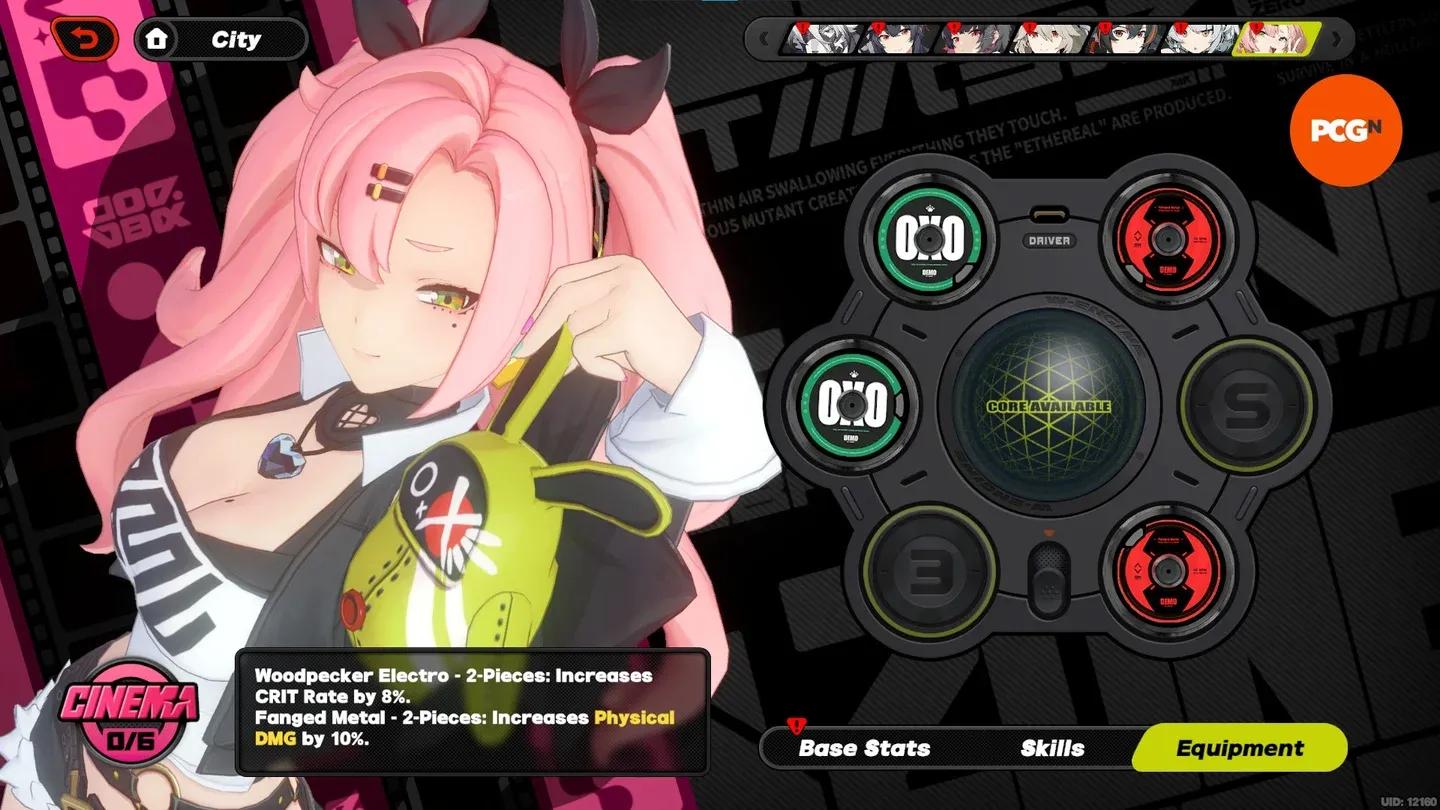Viewport: 1440px width, 810px height.
Task: Open the middle-left green OXO drive disc
Action: (852, 406)
